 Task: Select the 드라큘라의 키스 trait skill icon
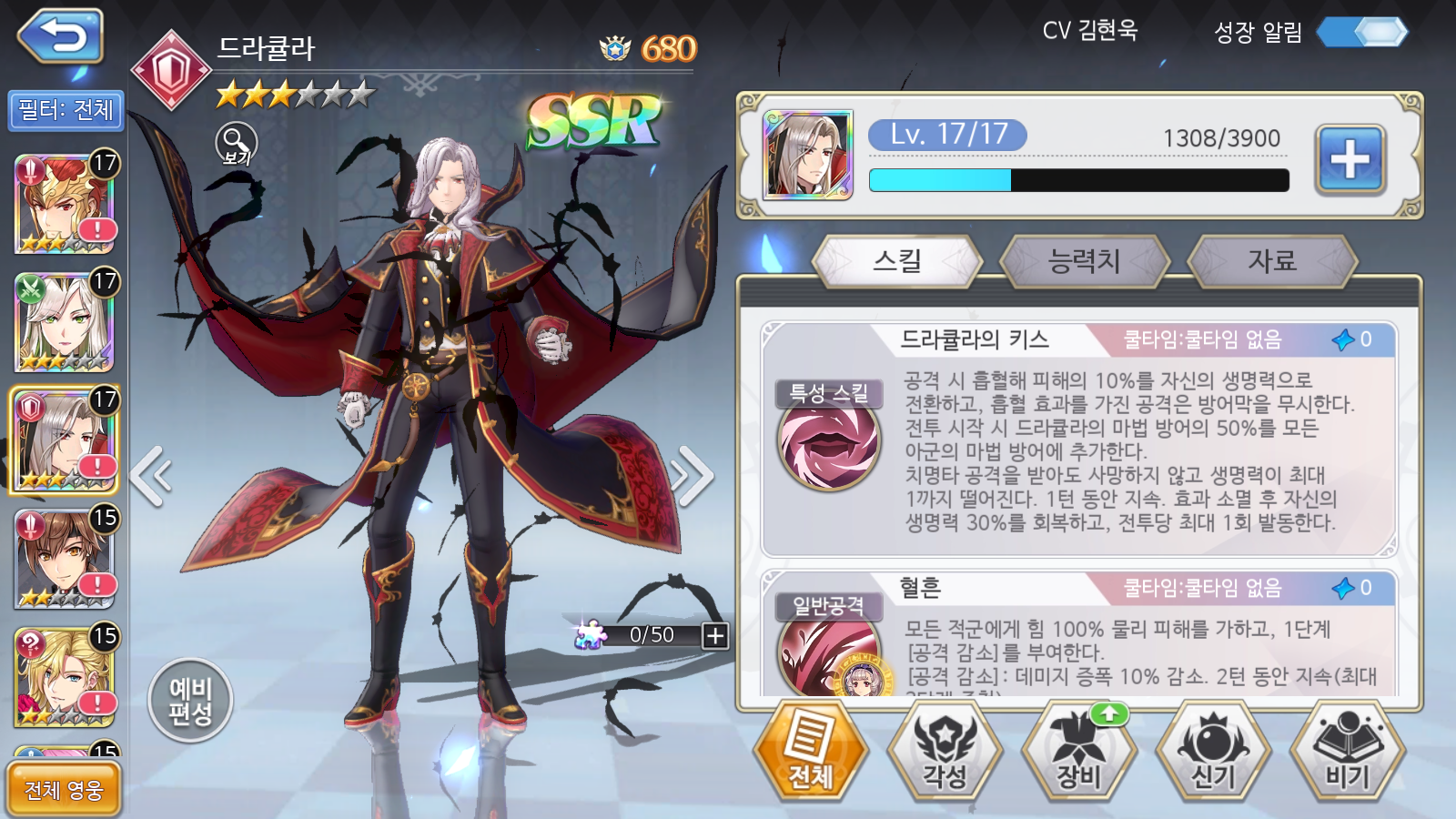pyautogui.click(x=828, y=441)
